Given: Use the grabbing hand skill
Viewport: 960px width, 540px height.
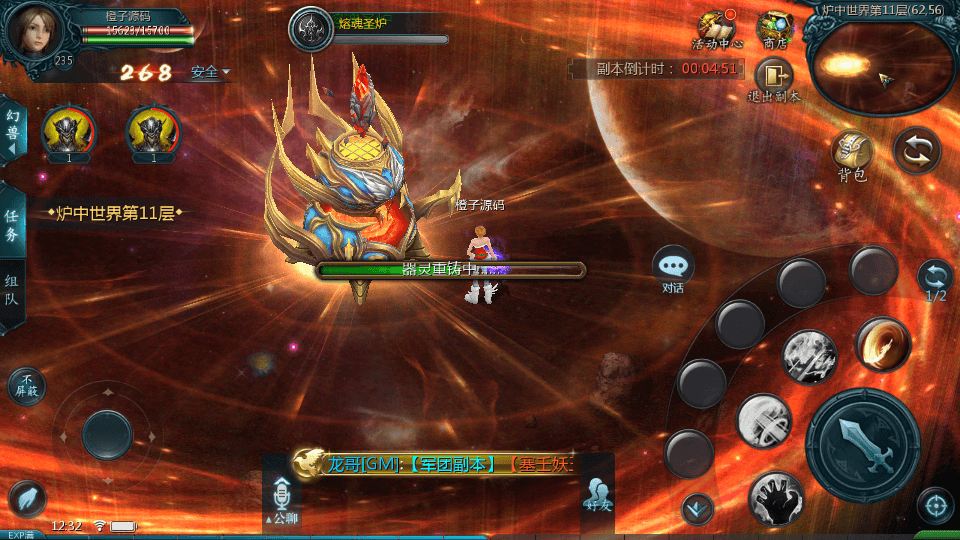Looking at the screenshot, I should coord(776,498).
